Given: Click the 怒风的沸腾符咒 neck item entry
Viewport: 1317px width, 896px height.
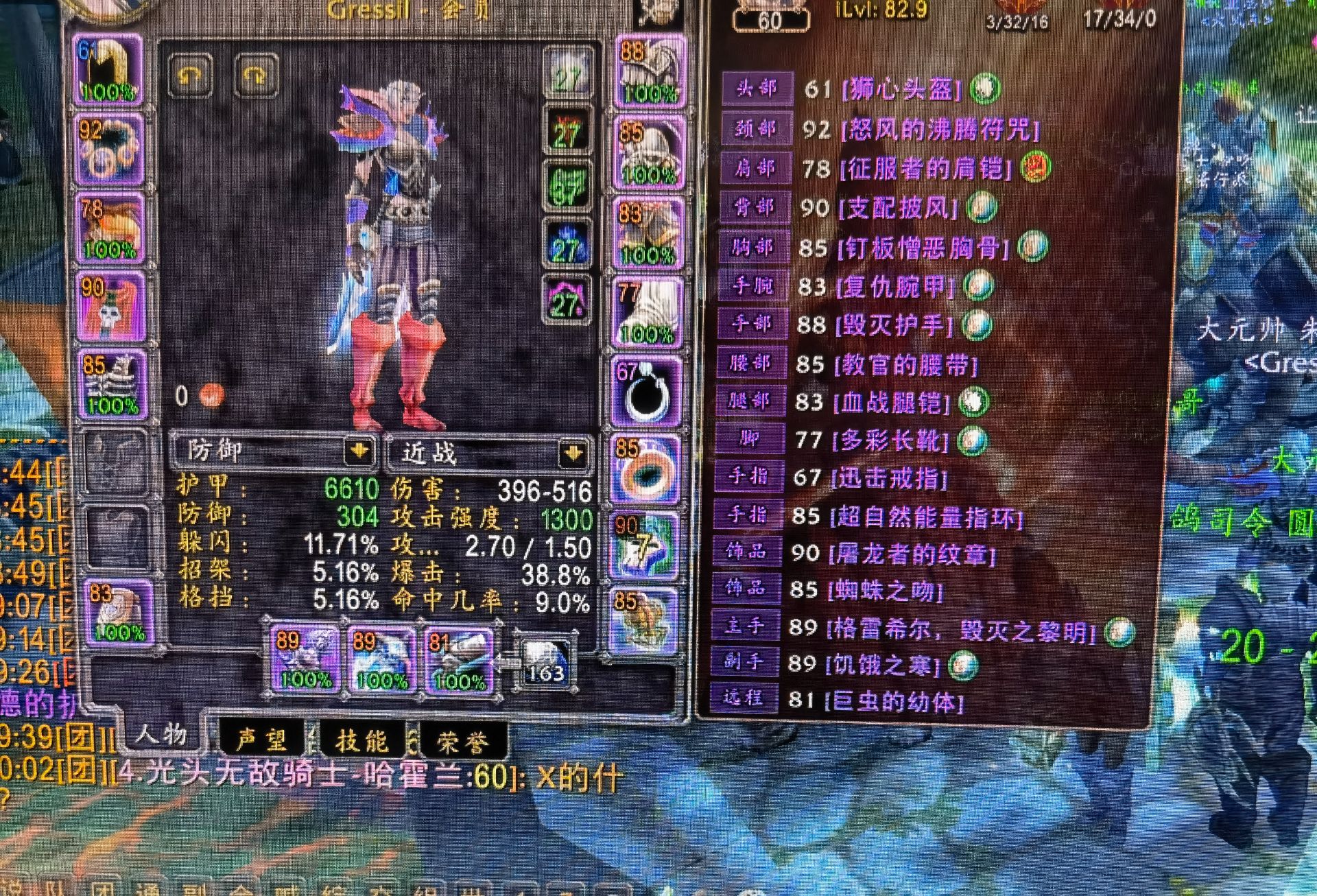Looking at the screenshot, I should click(x=940, y=129).
